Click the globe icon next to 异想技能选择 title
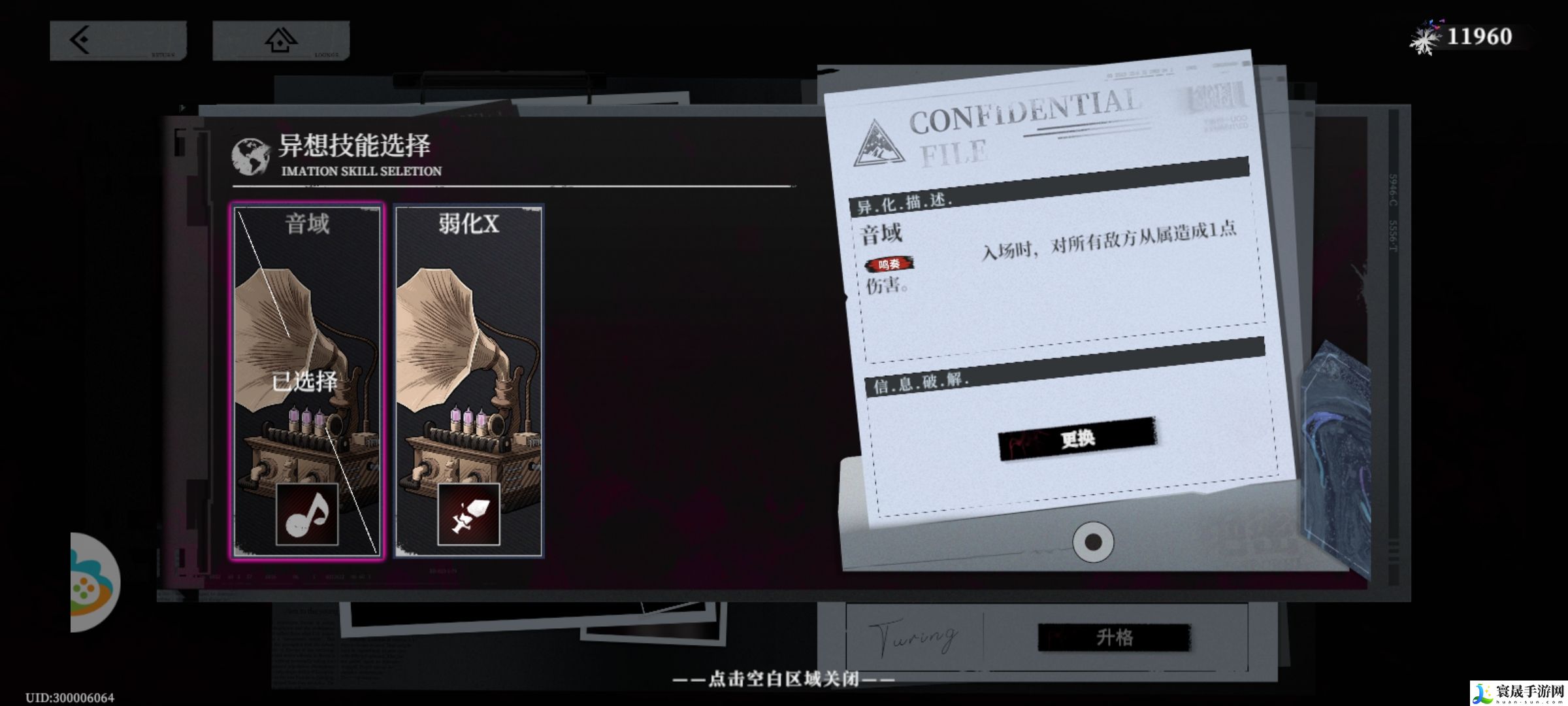 click(250, 151)
